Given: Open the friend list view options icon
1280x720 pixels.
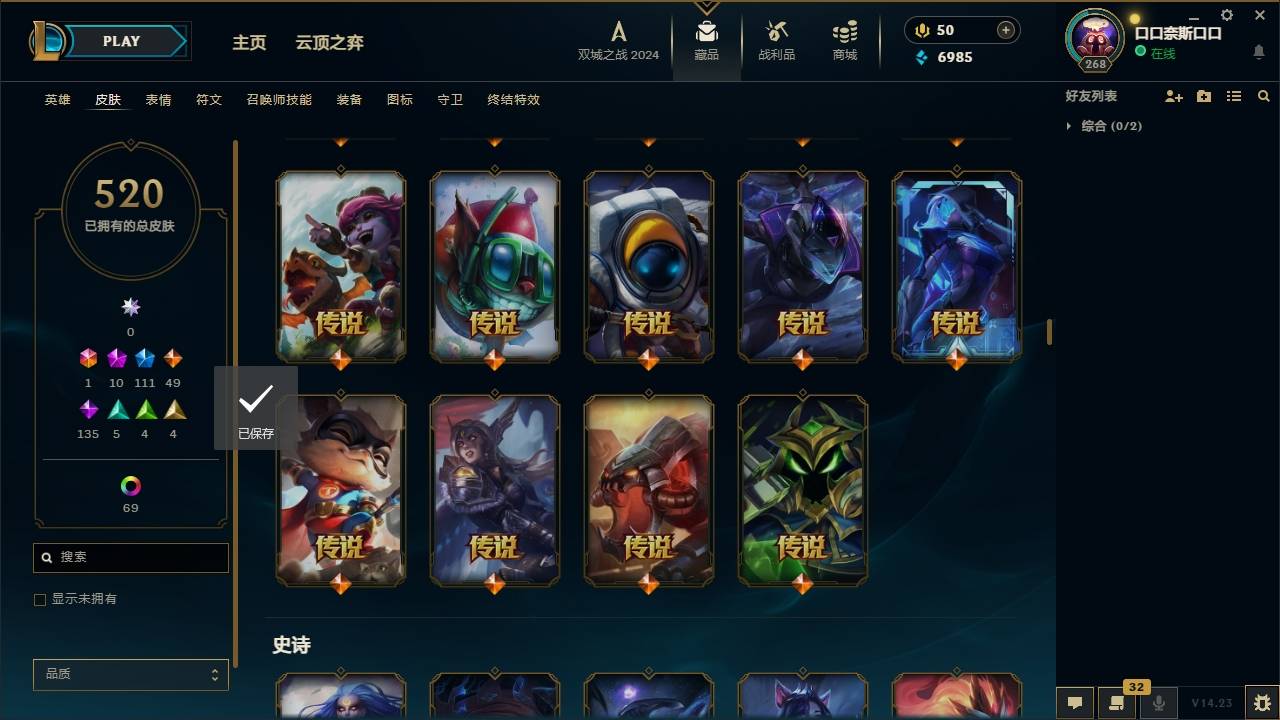Looking at the screenshot, I should 1233,95.
